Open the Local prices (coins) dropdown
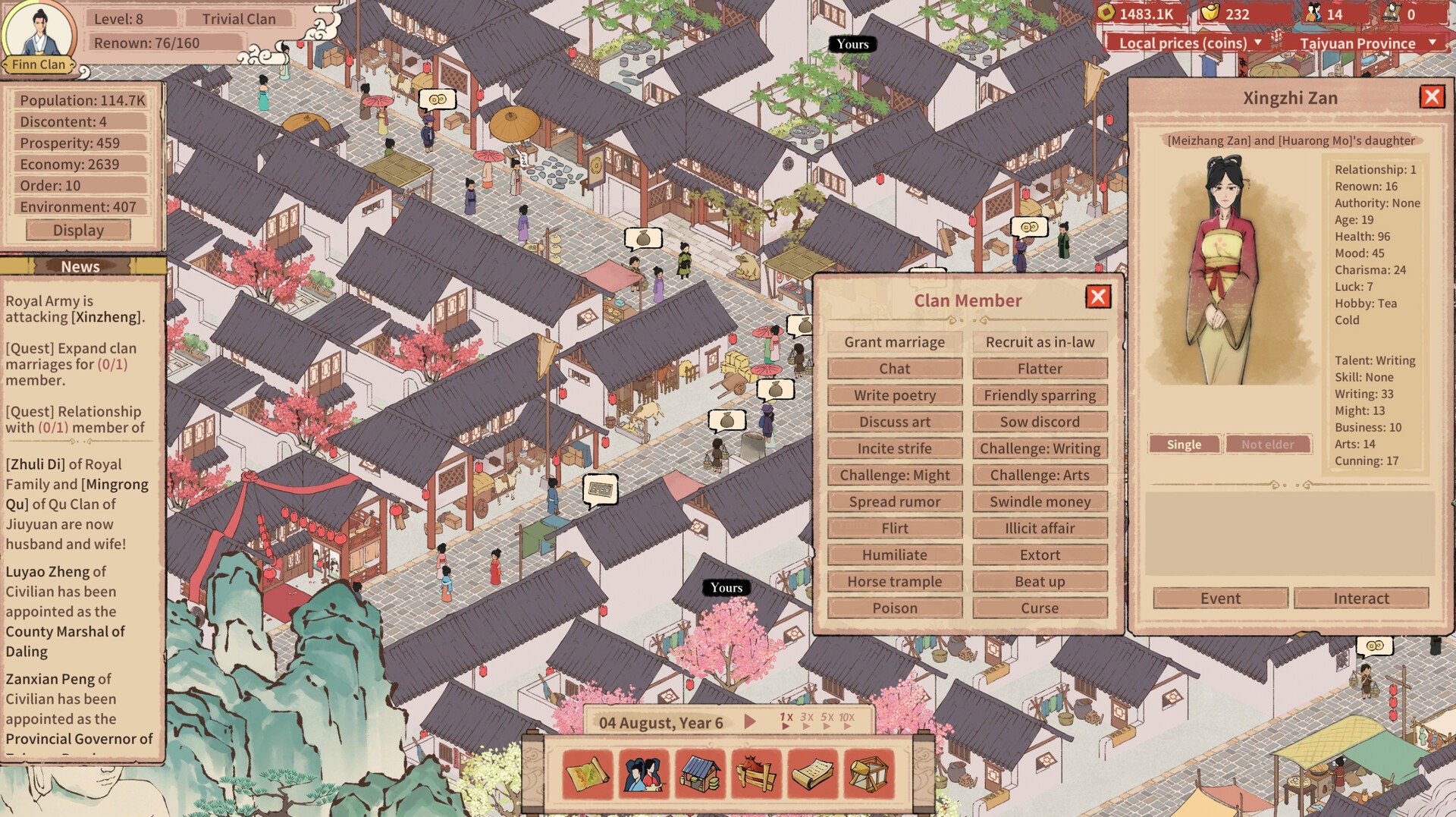The height and width of the screenshot is (817, 1456). (x=1189, y=43)
